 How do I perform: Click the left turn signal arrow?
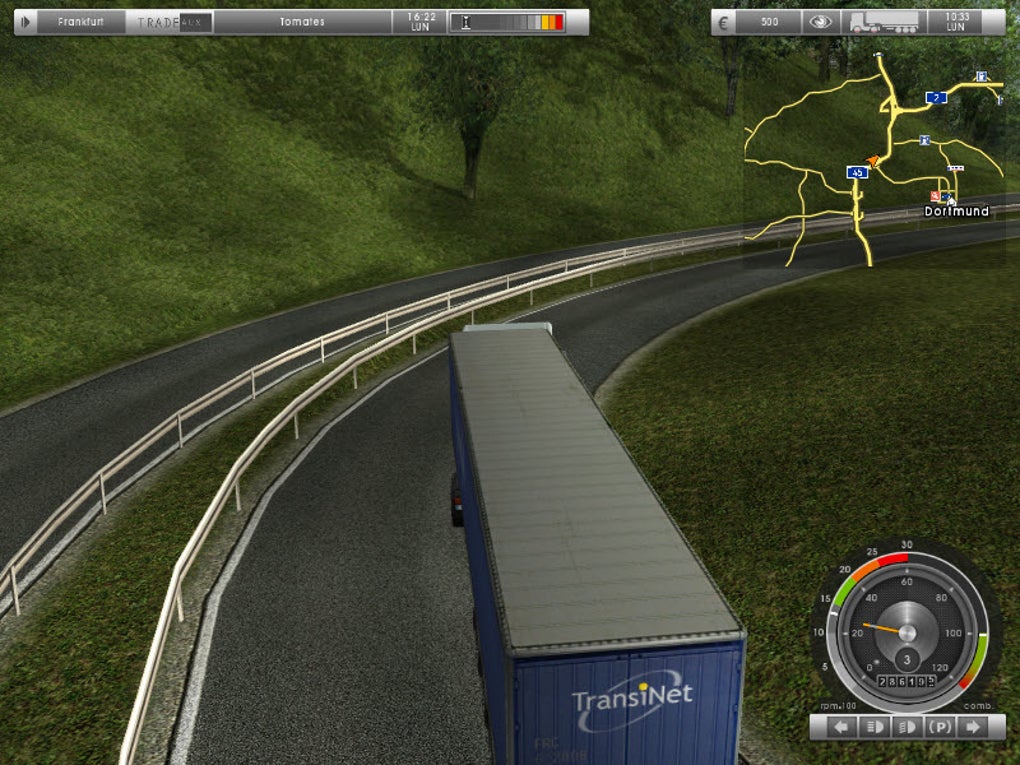tap(842, 727)
